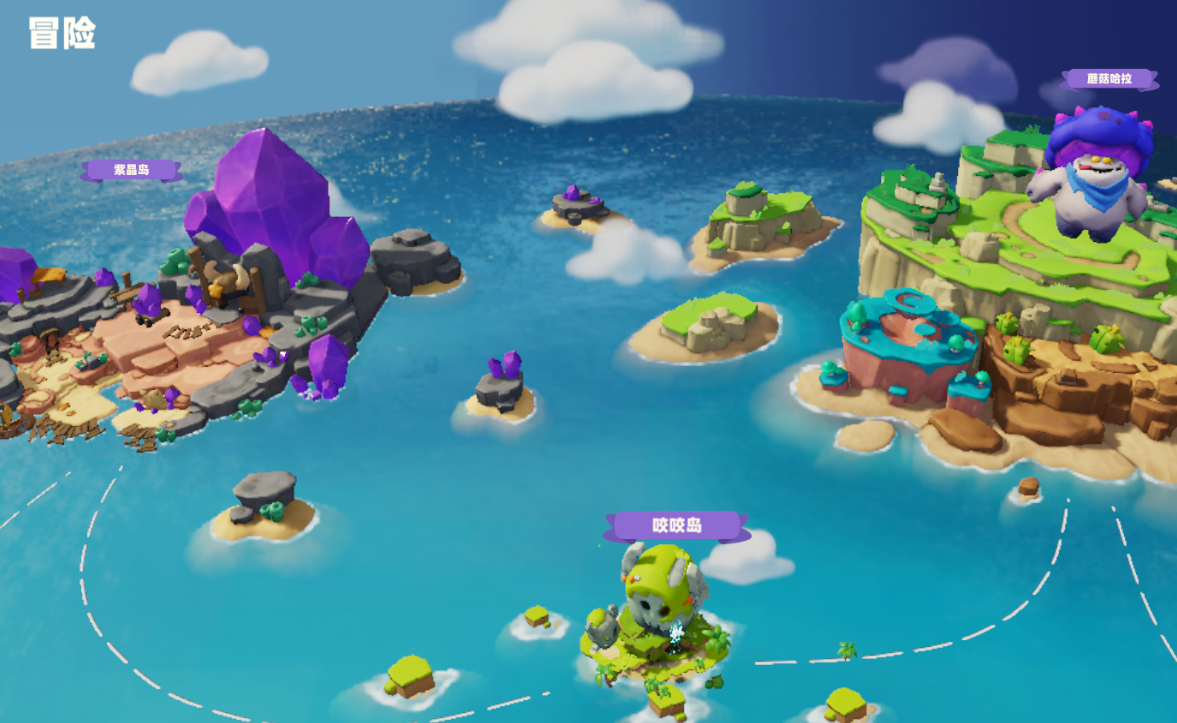Image resolution: width=1177 pixels, height=723 pixels.
Task: Select the 紫晶岛 island label
Action: pyautogui.click(x=131, y=170)
